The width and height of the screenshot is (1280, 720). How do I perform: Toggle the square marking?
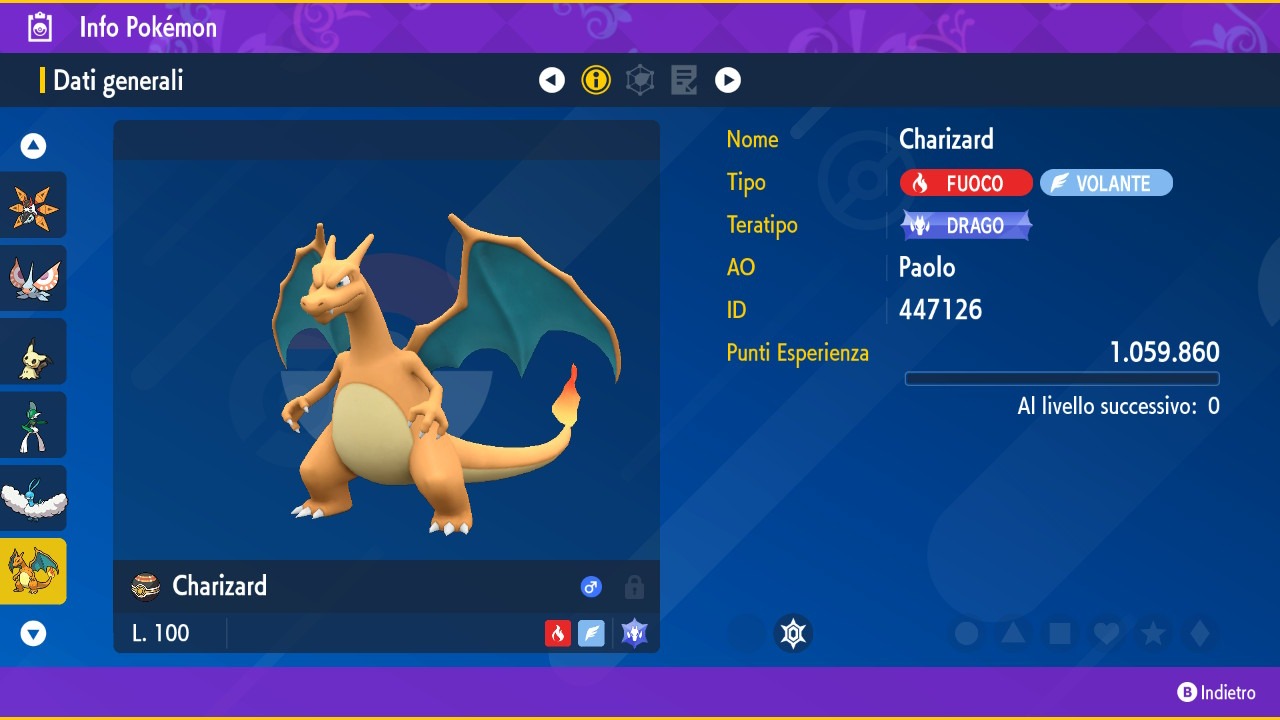pos(1060,633)
